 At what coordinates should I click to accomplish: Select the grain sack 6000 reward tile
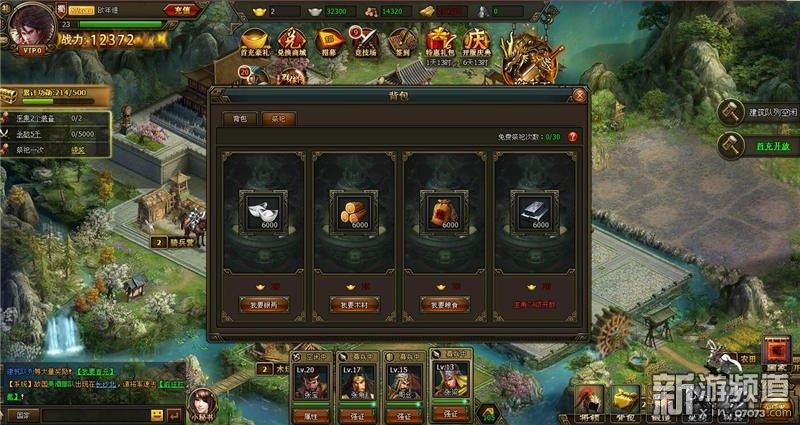tap(445, 210)
